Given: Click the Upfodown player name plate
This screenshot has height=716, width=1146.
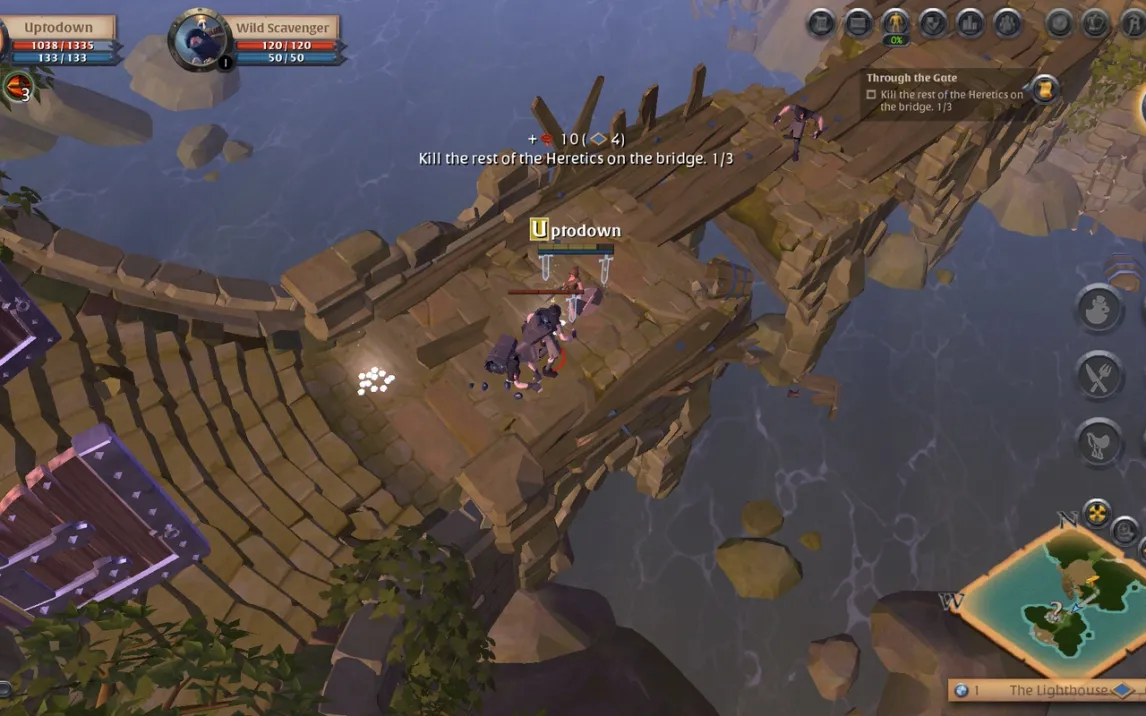Looking at the screenshot, I should pyautogui.click(x=58, y=28).
